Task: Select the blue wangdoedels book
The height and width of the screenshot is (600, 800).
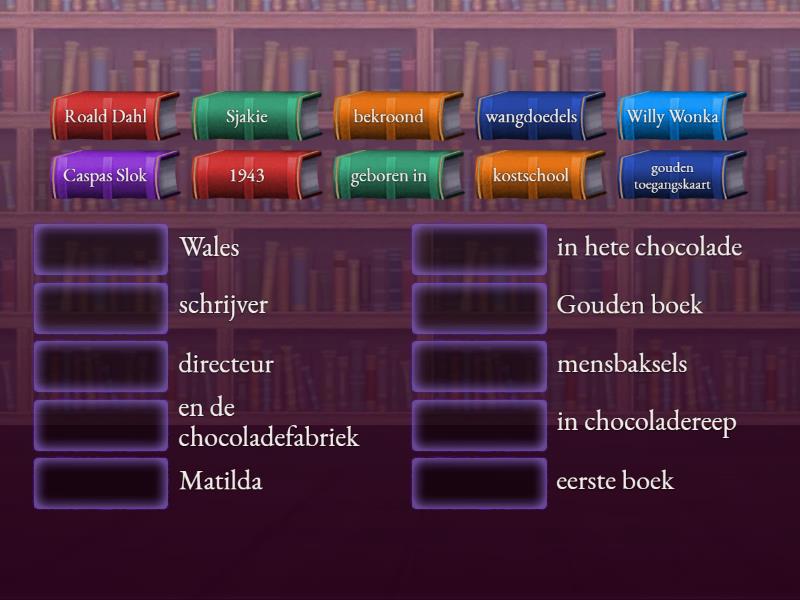Action: 531,116
